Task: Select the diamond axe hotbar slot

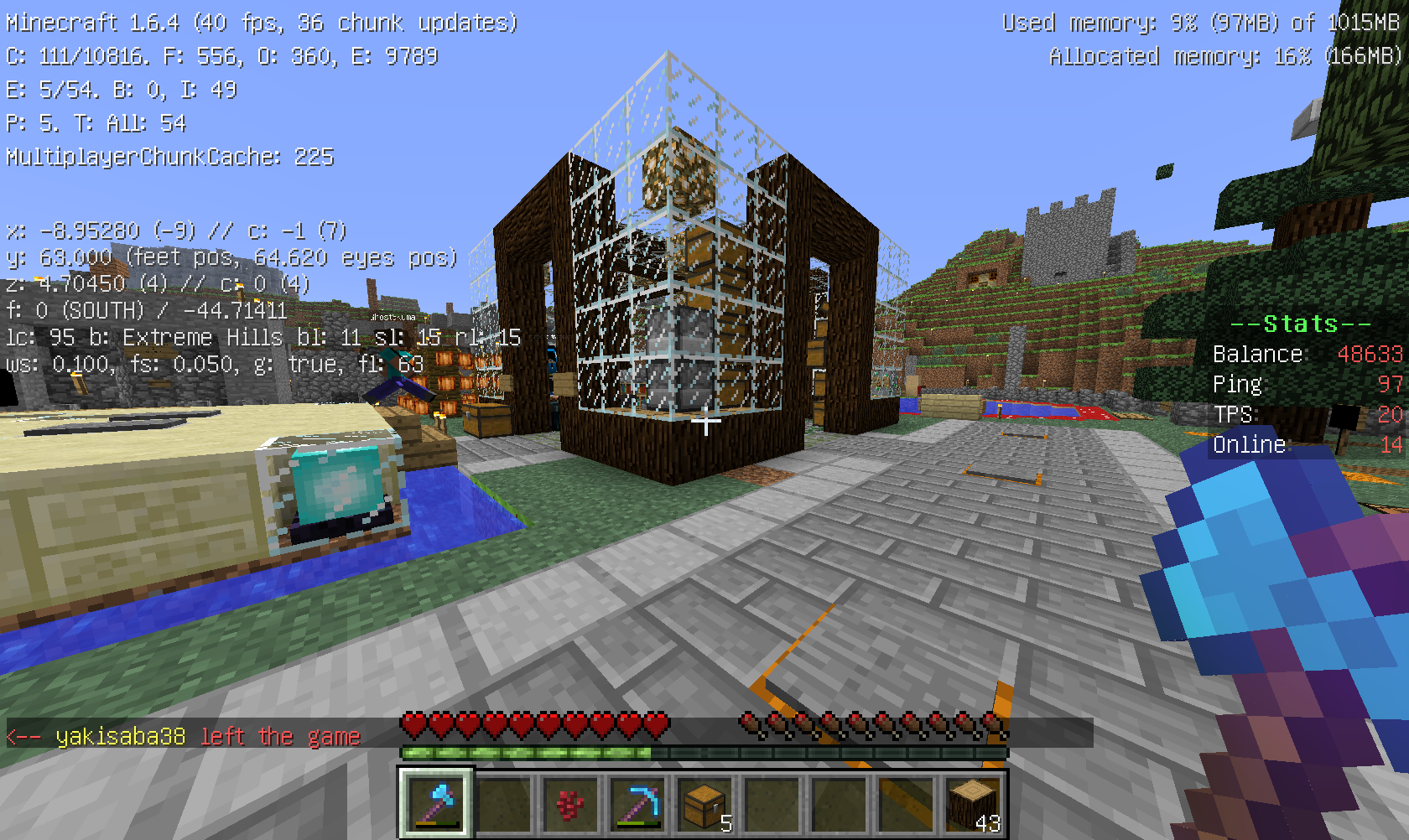Action: [x=434, y=803]
